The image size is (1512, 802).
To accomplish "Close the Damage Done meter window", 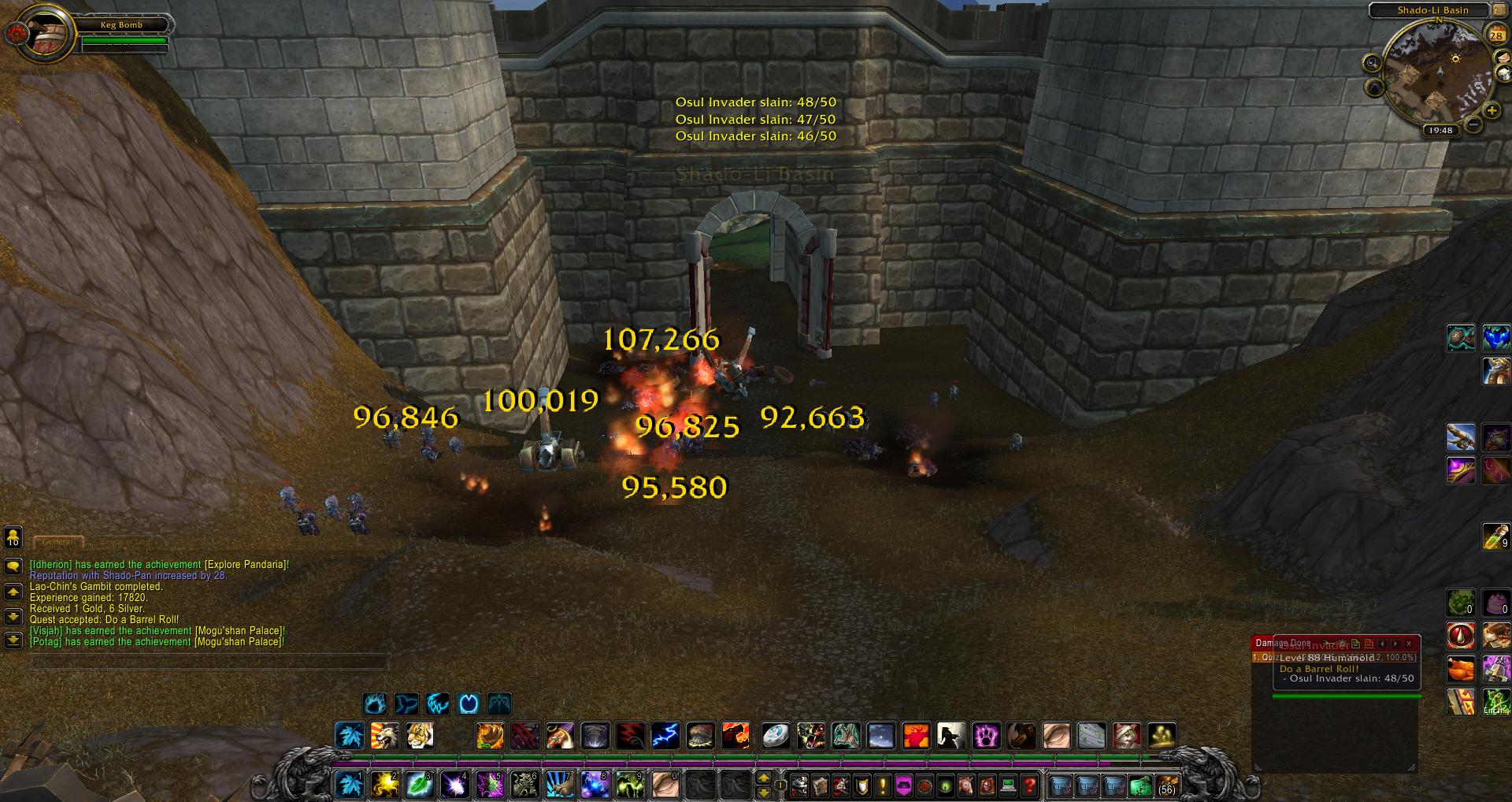I will 1409,644.
